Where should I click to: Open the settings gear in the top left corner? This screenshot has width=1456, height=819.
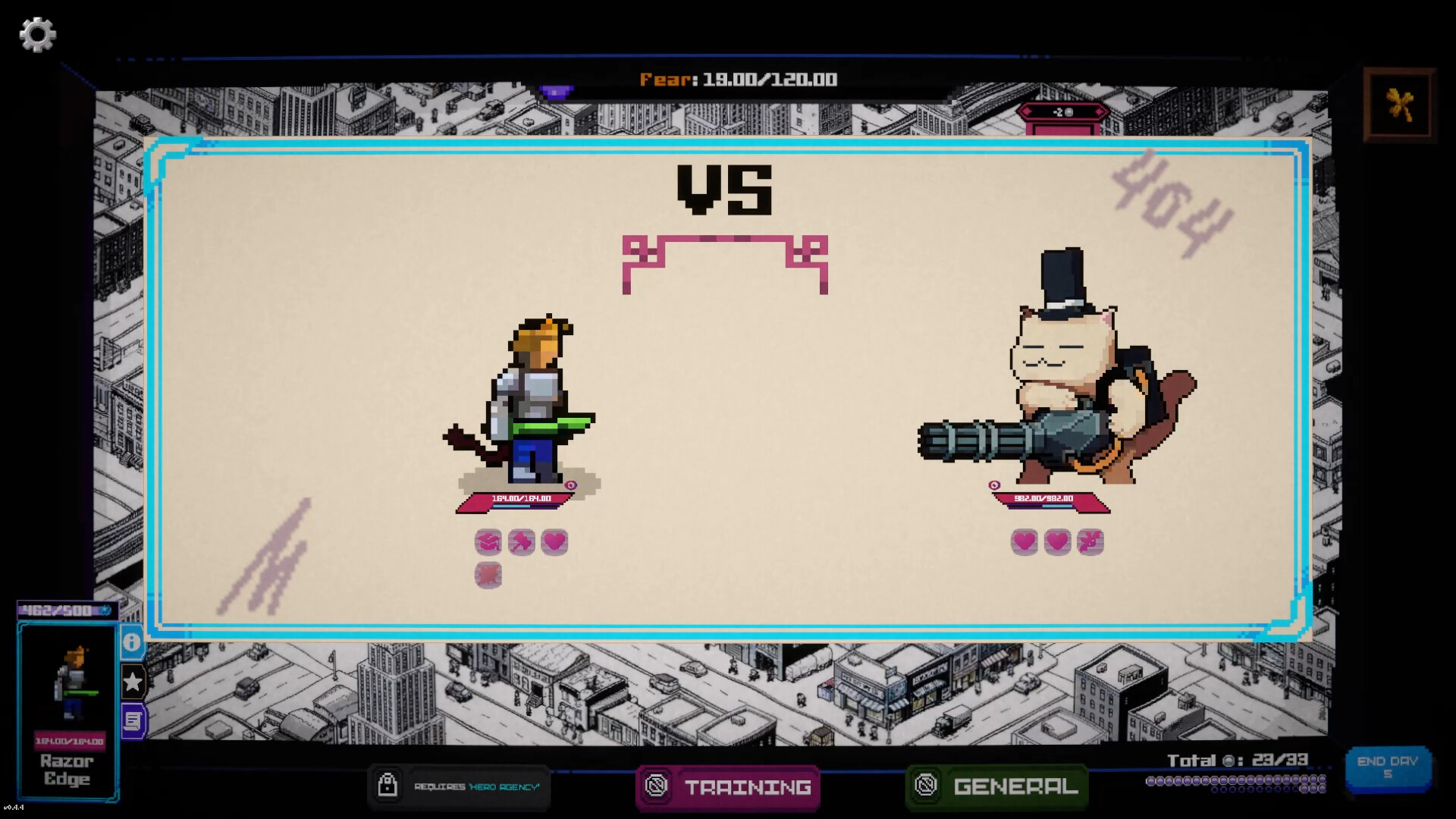37,34
